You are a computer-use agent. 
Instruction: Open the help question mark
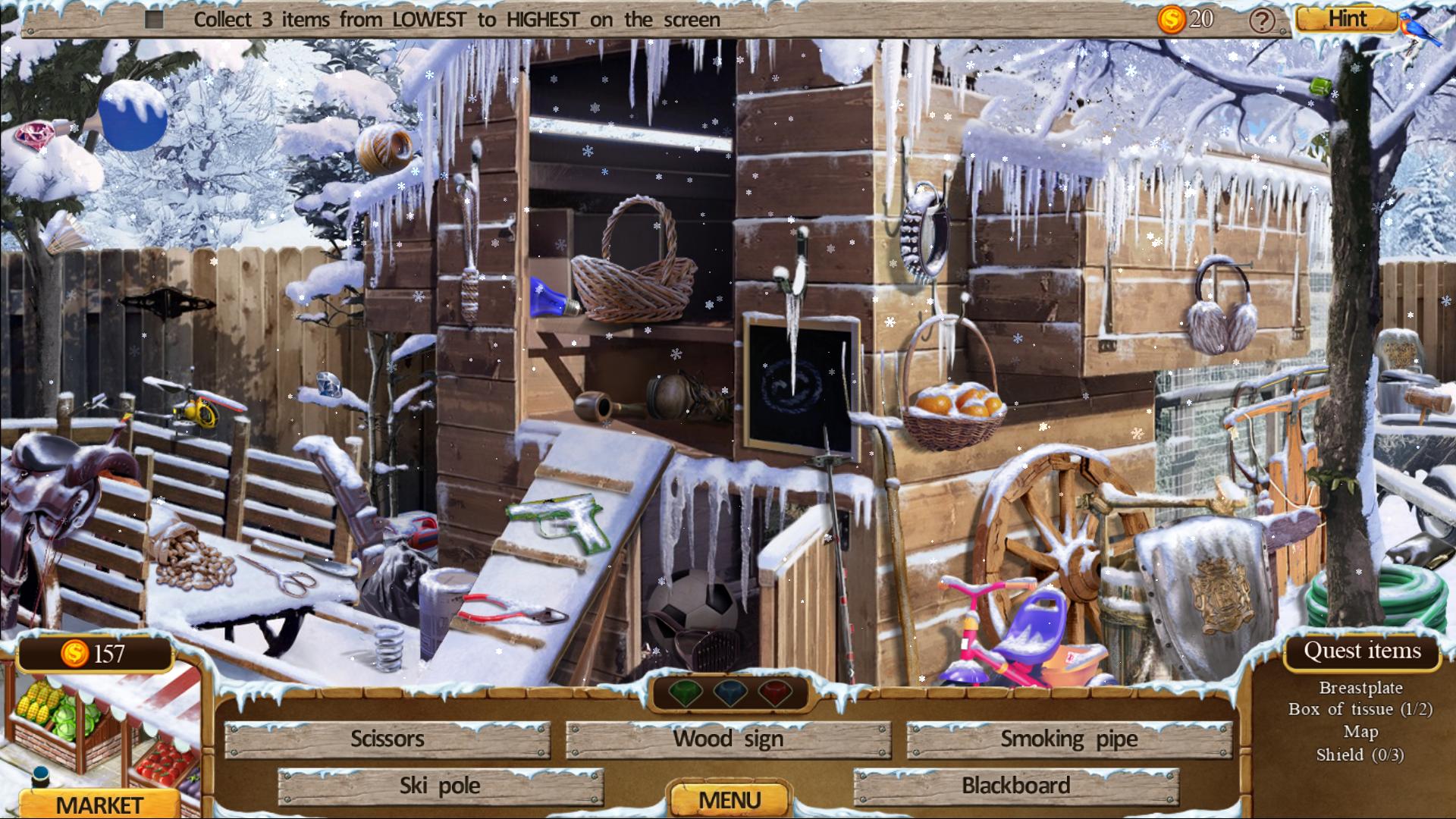[x=1261, y=20]
